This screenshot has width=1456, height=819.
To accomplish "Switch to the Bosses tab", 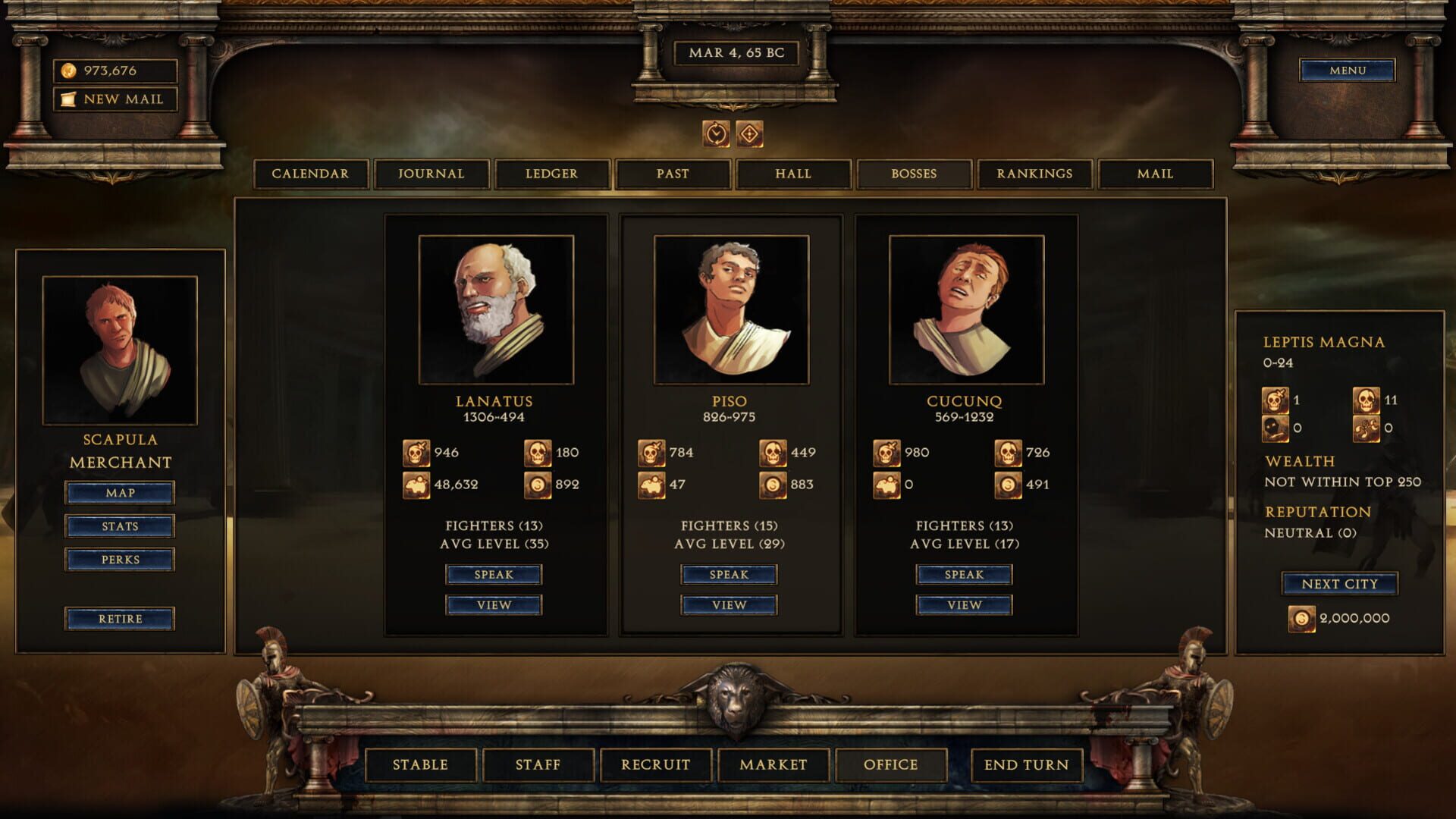I will coord(914,174).
